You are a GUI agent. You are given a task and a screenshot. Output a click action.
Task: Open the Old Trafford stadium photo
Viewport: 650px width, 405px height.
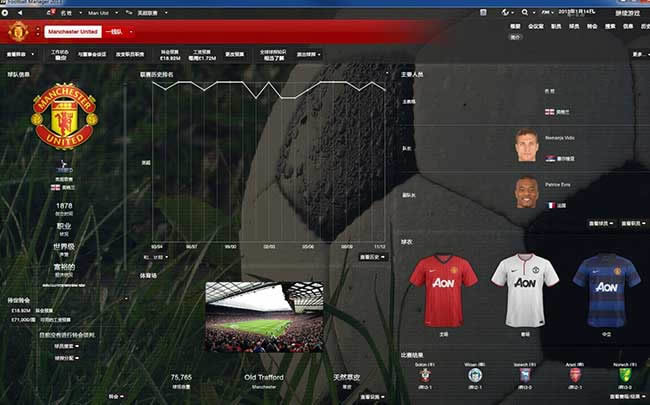264,316
